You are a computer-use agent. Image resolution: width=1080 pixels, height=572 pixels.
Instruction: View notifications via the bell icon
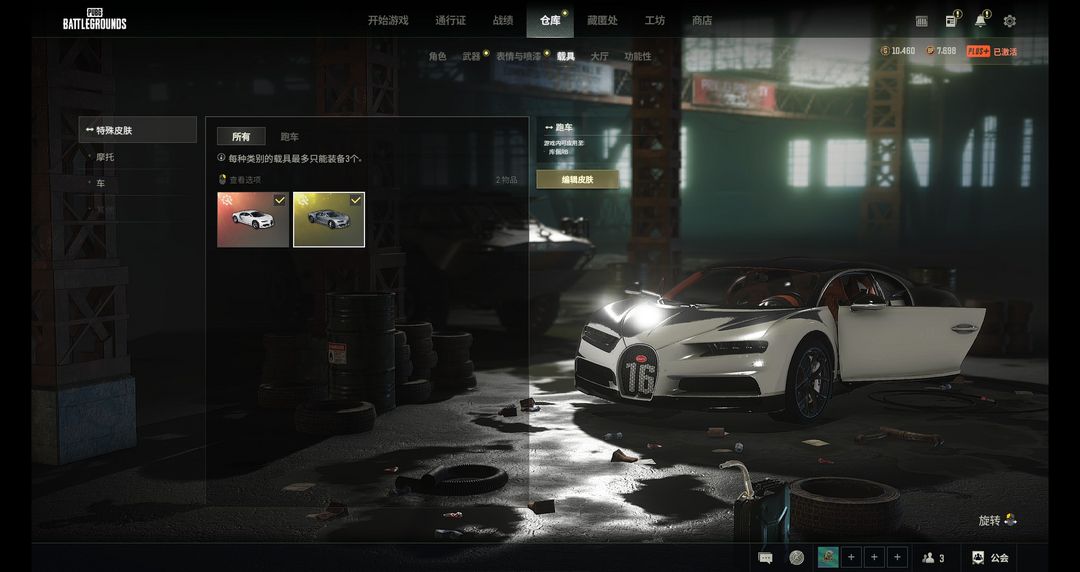(980, 21)
